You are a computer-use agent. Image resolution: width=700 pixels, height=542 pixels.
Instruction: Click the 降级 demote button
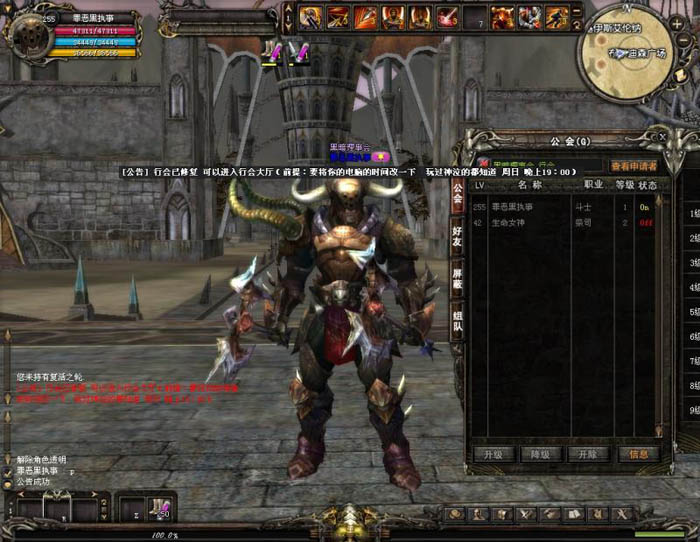click(x=541, y=453)
